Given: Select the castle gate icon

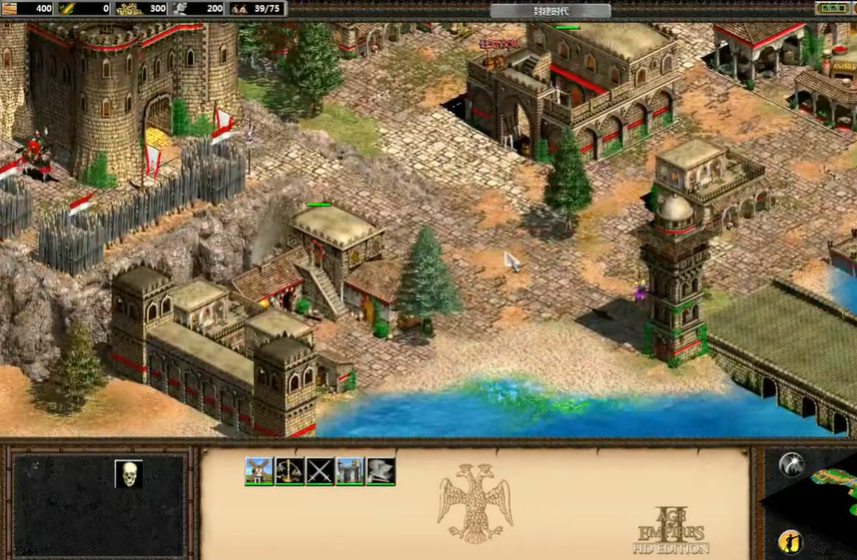Looking at the screenshot, I should coord(350,471).
